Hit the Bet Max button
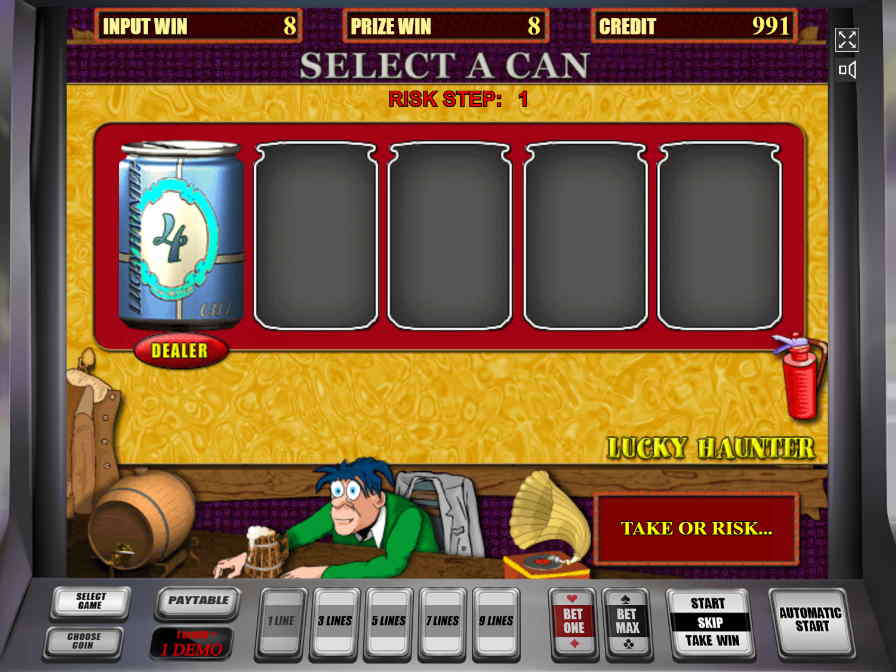 coord(627,621)
